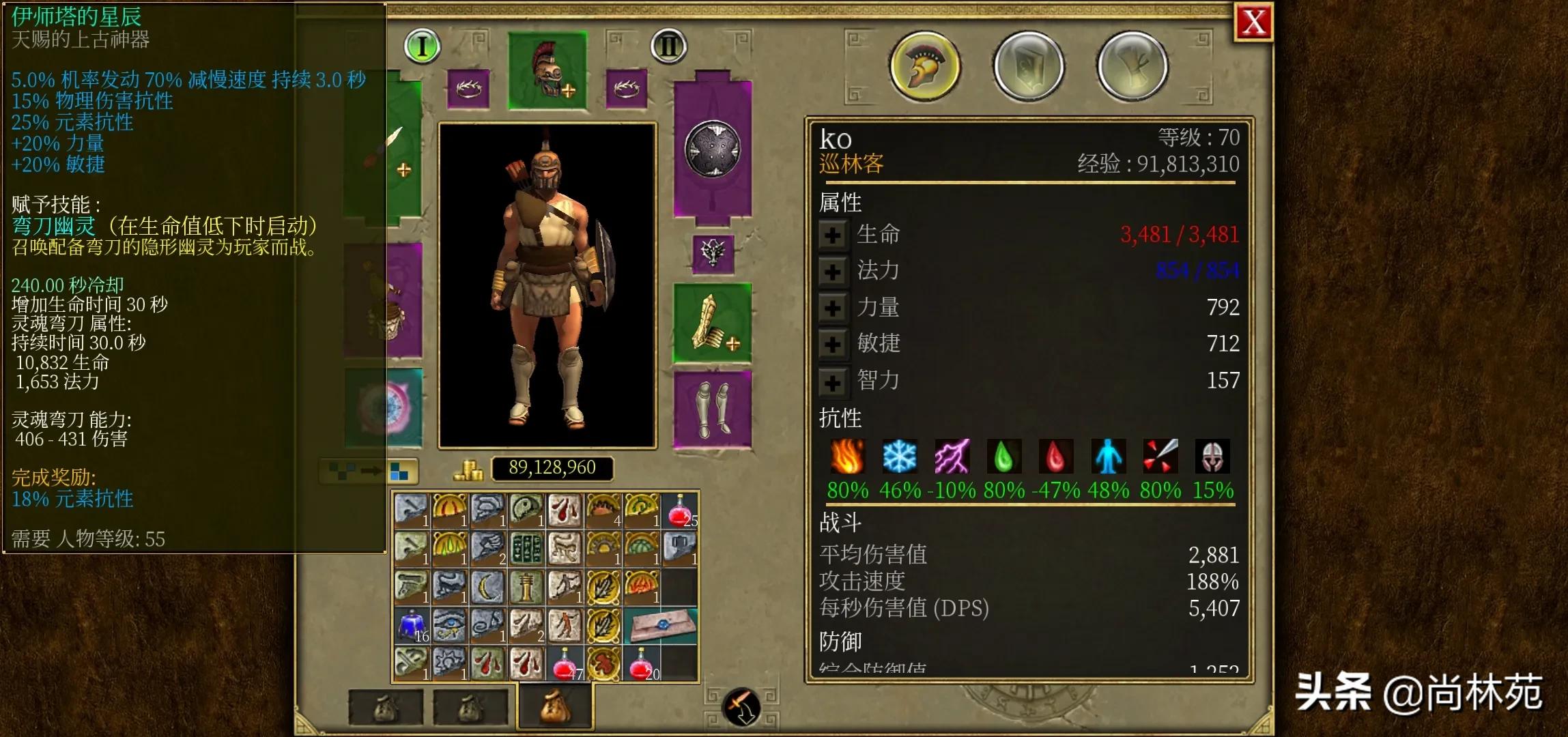Tap the sword with arrow button

coord(741,706)
